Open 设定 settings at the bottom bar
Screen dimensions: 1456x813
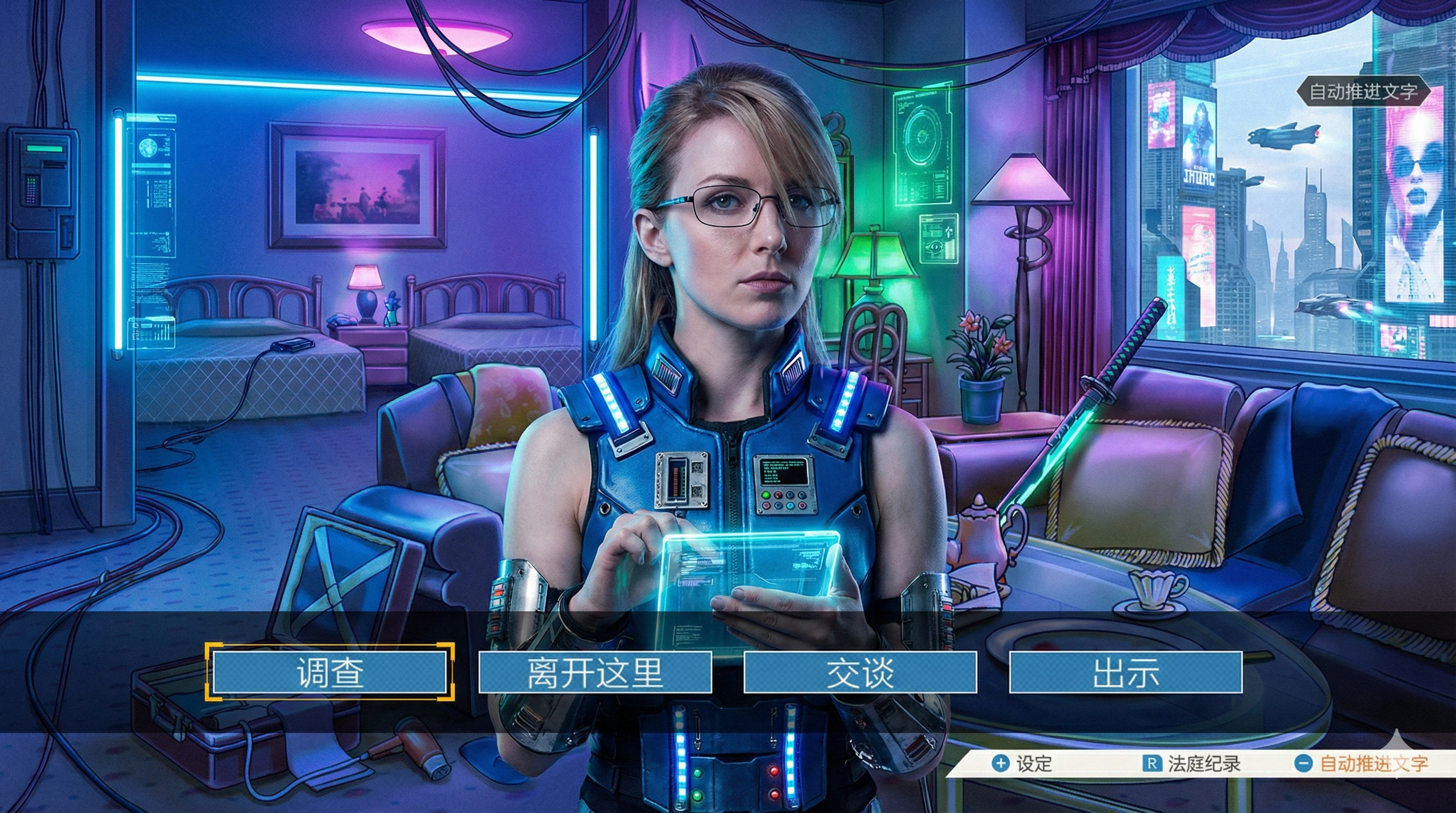coord(1023,764)
